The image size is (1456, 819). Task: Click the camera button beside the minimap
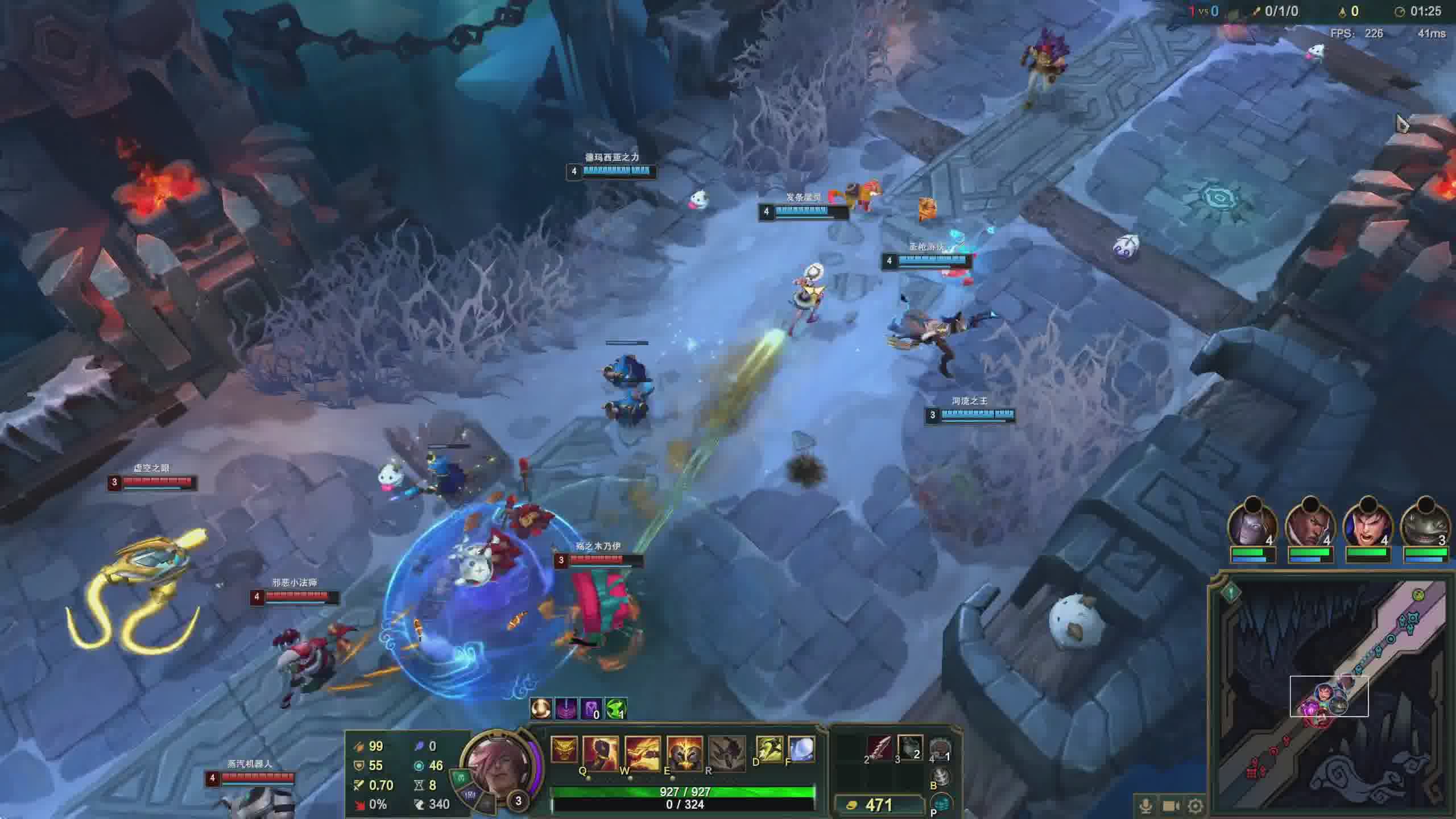1170,806
